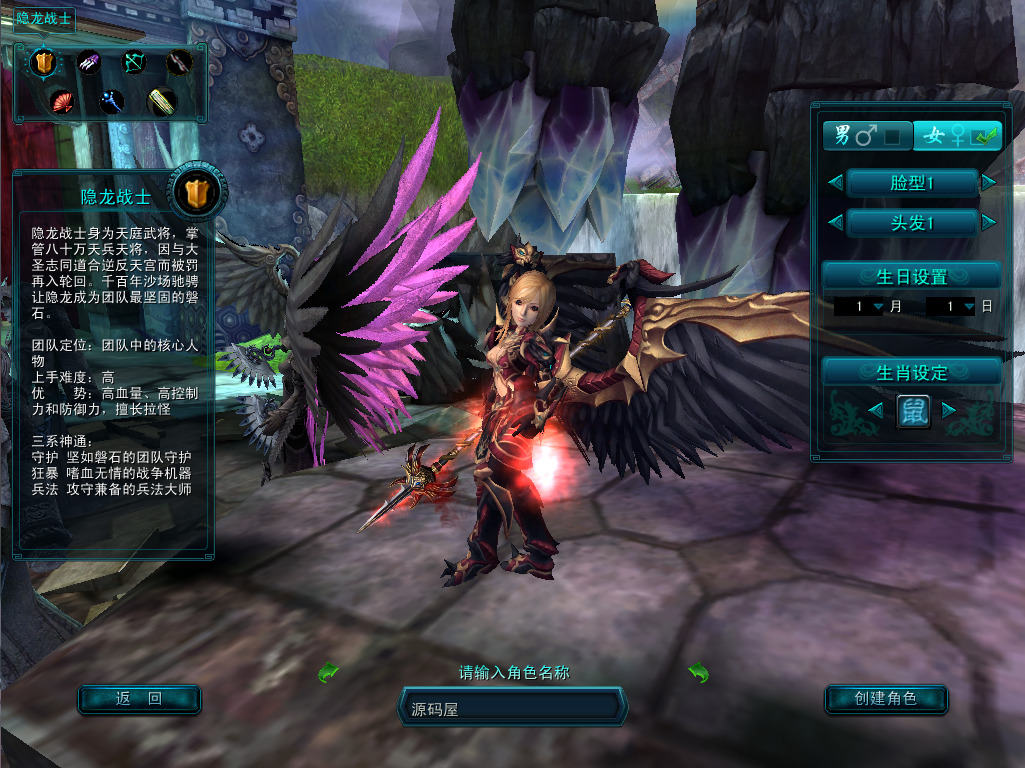Cycle to the next zodiac sign (生肖)
Viewport: 1025px width, 768px height.
949,410
